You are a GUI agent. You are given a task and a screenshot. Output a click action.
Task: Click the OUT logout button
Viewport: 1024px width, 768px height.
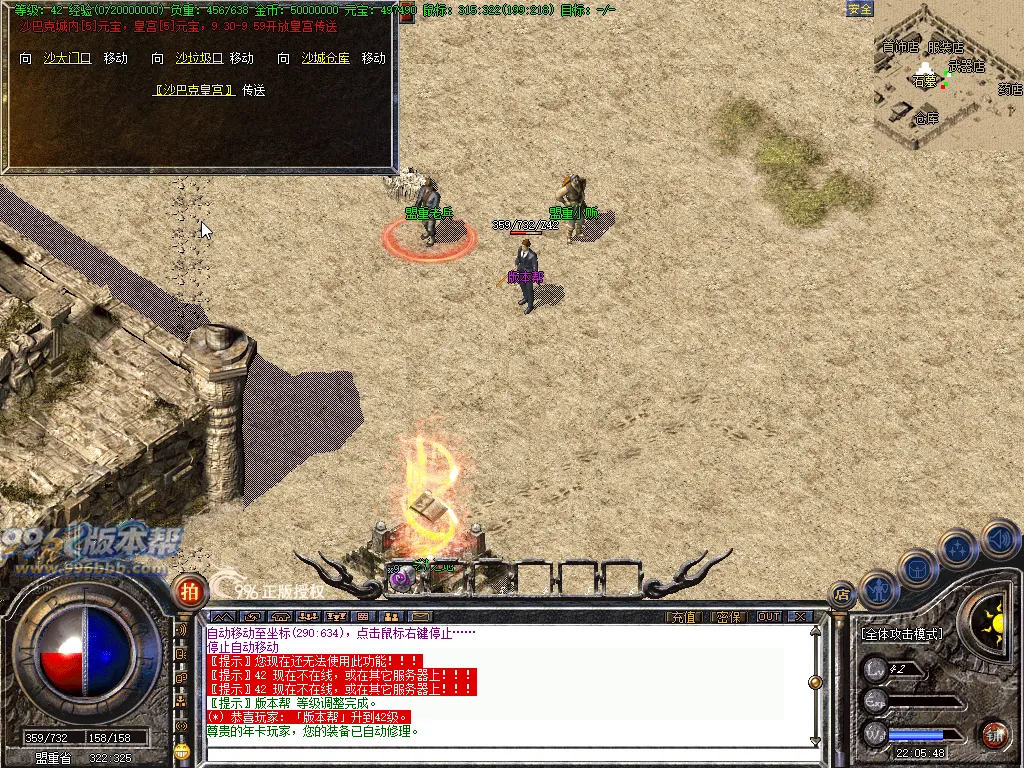click(x=769, y=617)
